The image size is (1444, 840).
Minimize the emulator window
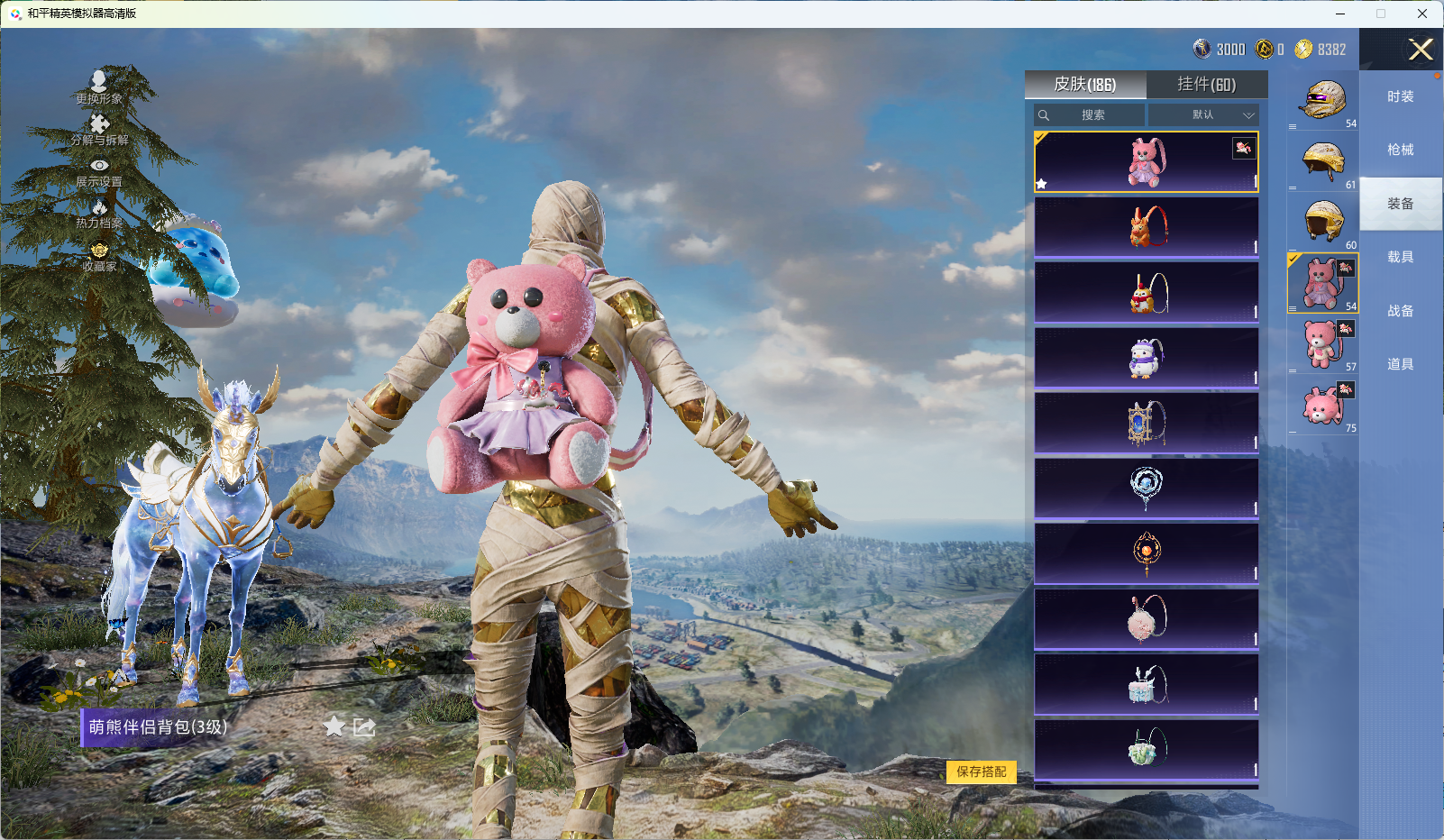click(1340, 14)
